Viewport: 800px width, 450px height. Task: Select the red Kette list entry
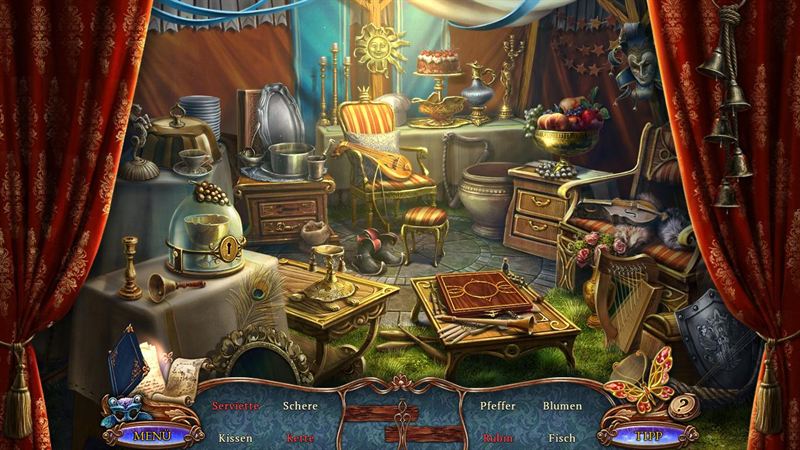tap(300, 438)
